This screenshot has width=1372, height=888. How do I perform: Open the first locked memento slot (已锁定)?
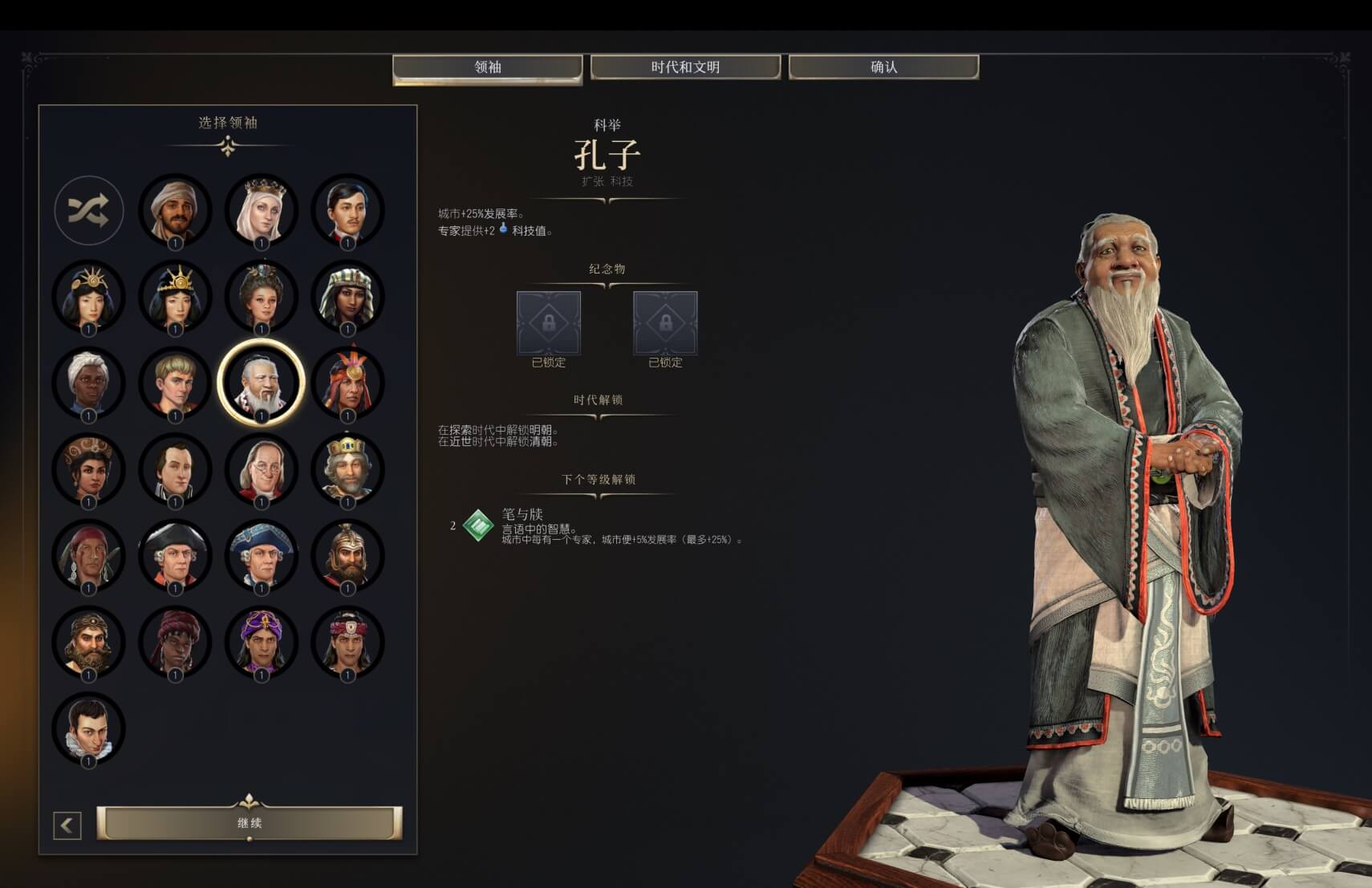point(549,325)
